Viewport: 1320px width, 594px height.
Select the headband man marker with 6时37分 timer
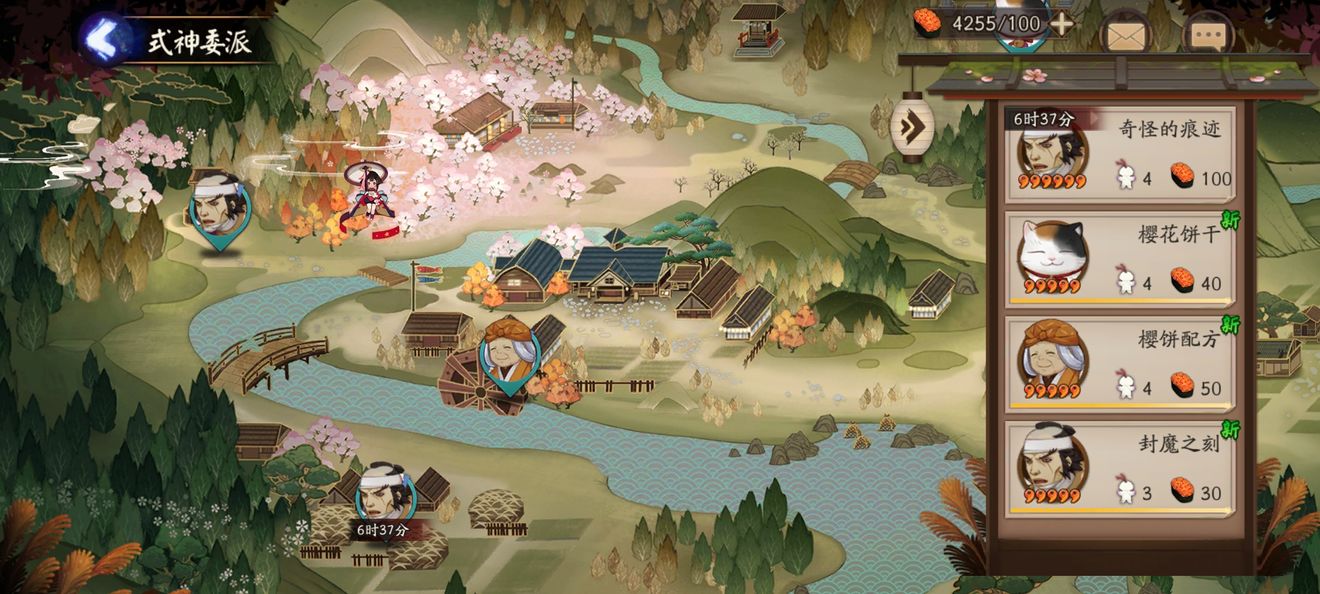385,494
